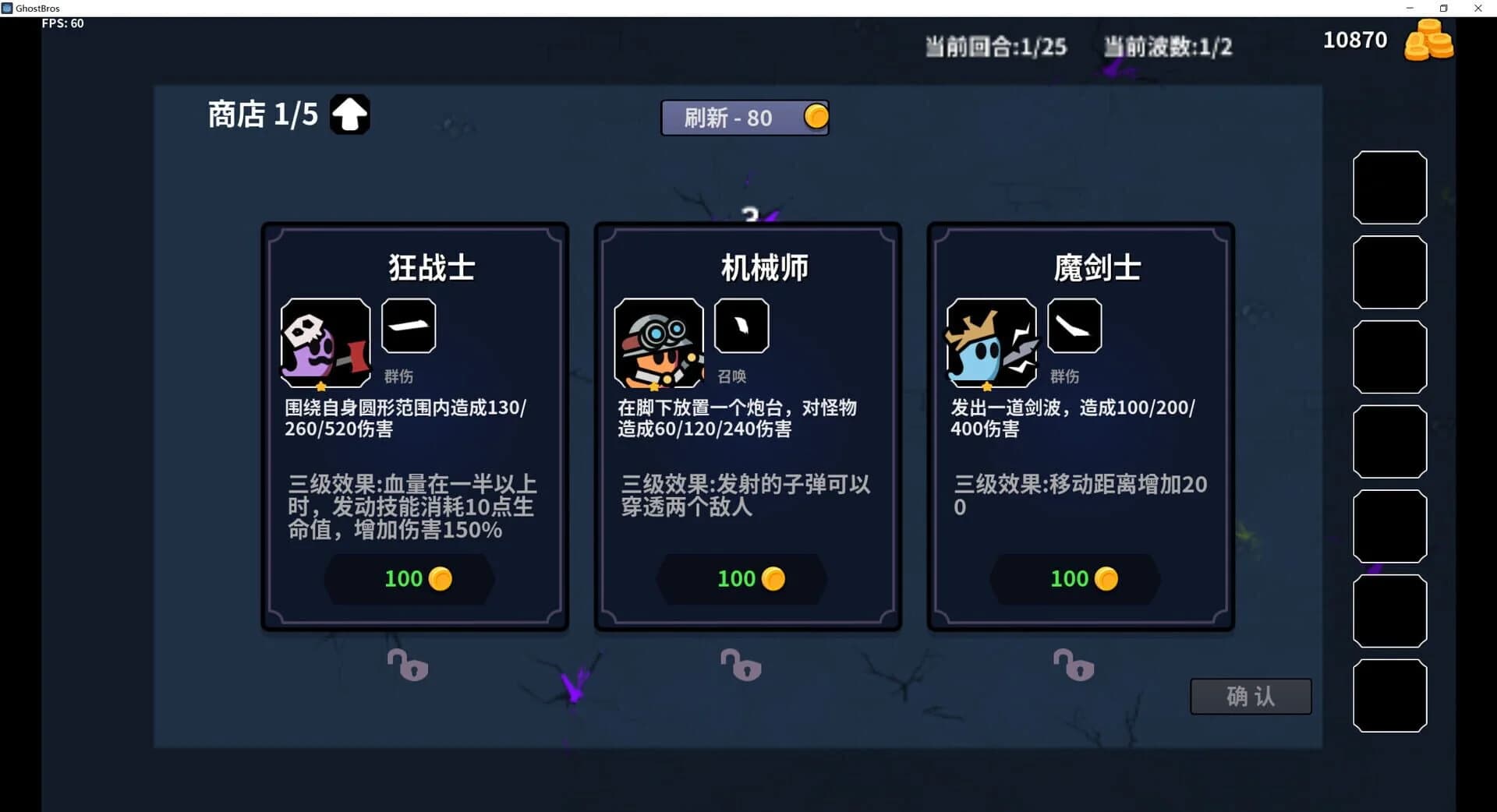Lock the 狂战士 shop card
Screen dimensions: 1497x812
pos(408,666)
